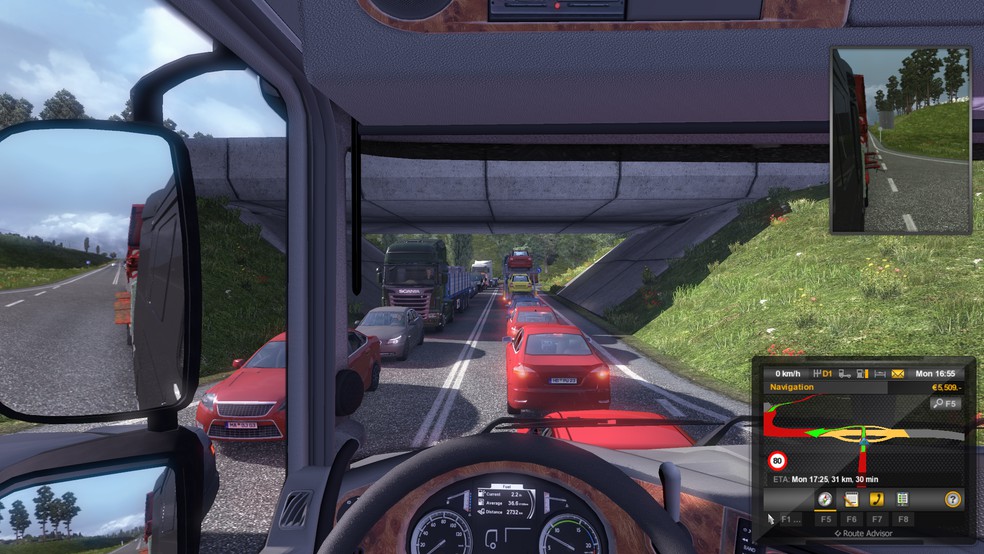Zoom the Route Advisor map with magnifier
Image resolution: width=984 pixels, height=554 pixels.
944,403
